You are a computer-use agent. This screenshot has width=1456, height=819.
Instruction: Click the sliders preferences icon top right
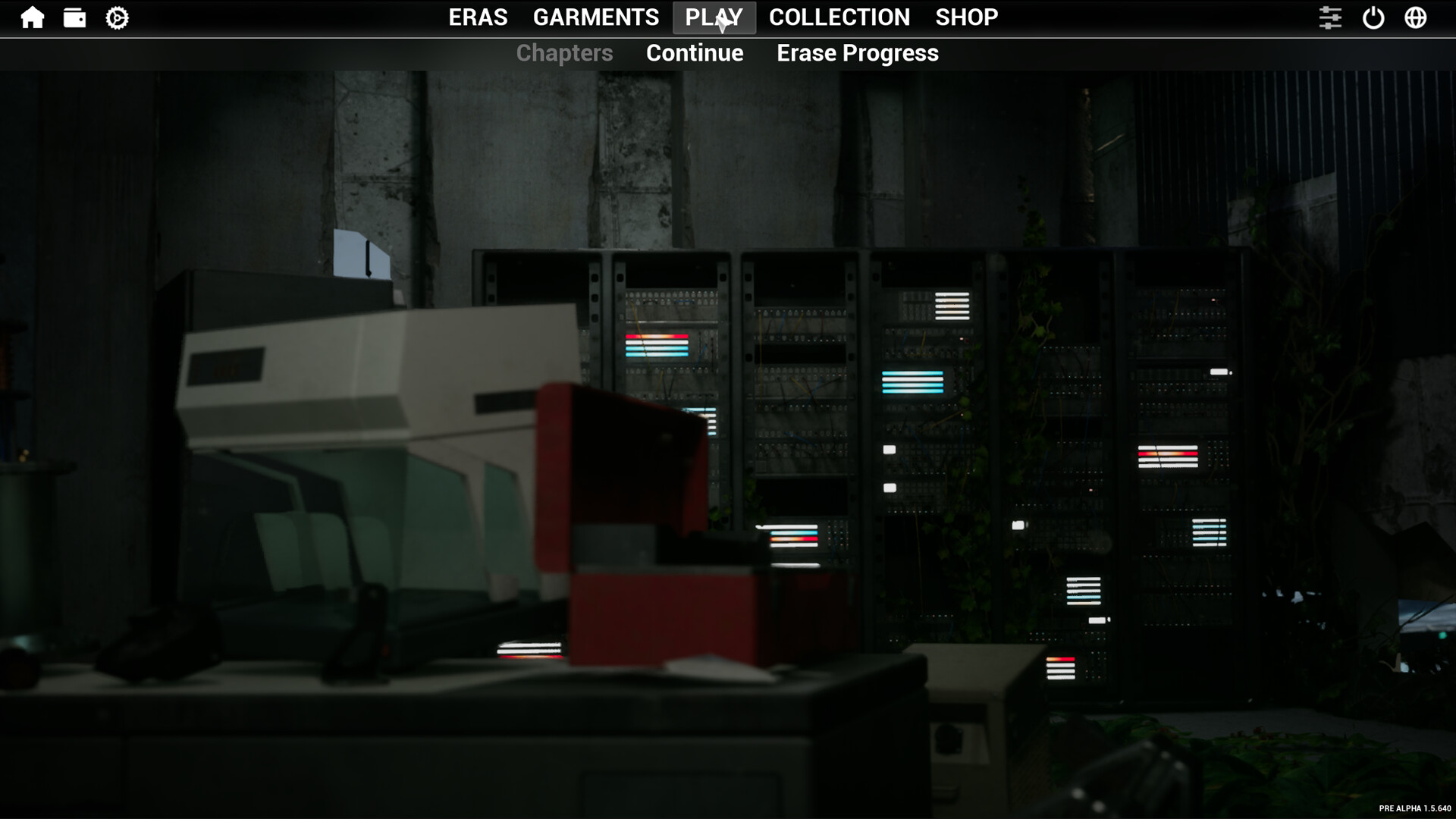point(1332,17)
